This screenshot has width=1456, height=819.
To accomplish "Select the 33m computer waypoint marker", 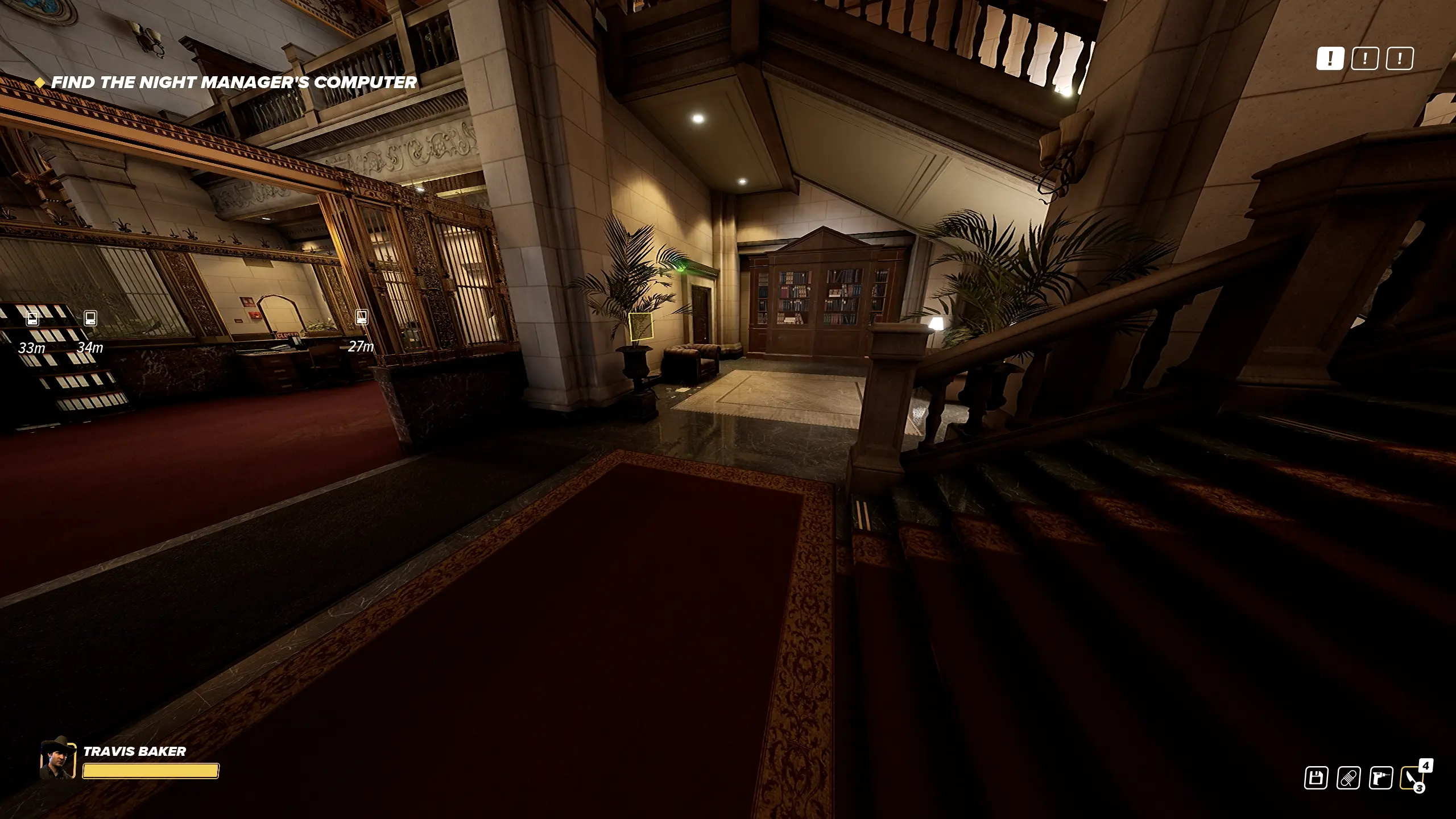I will [x=33, y=318].
